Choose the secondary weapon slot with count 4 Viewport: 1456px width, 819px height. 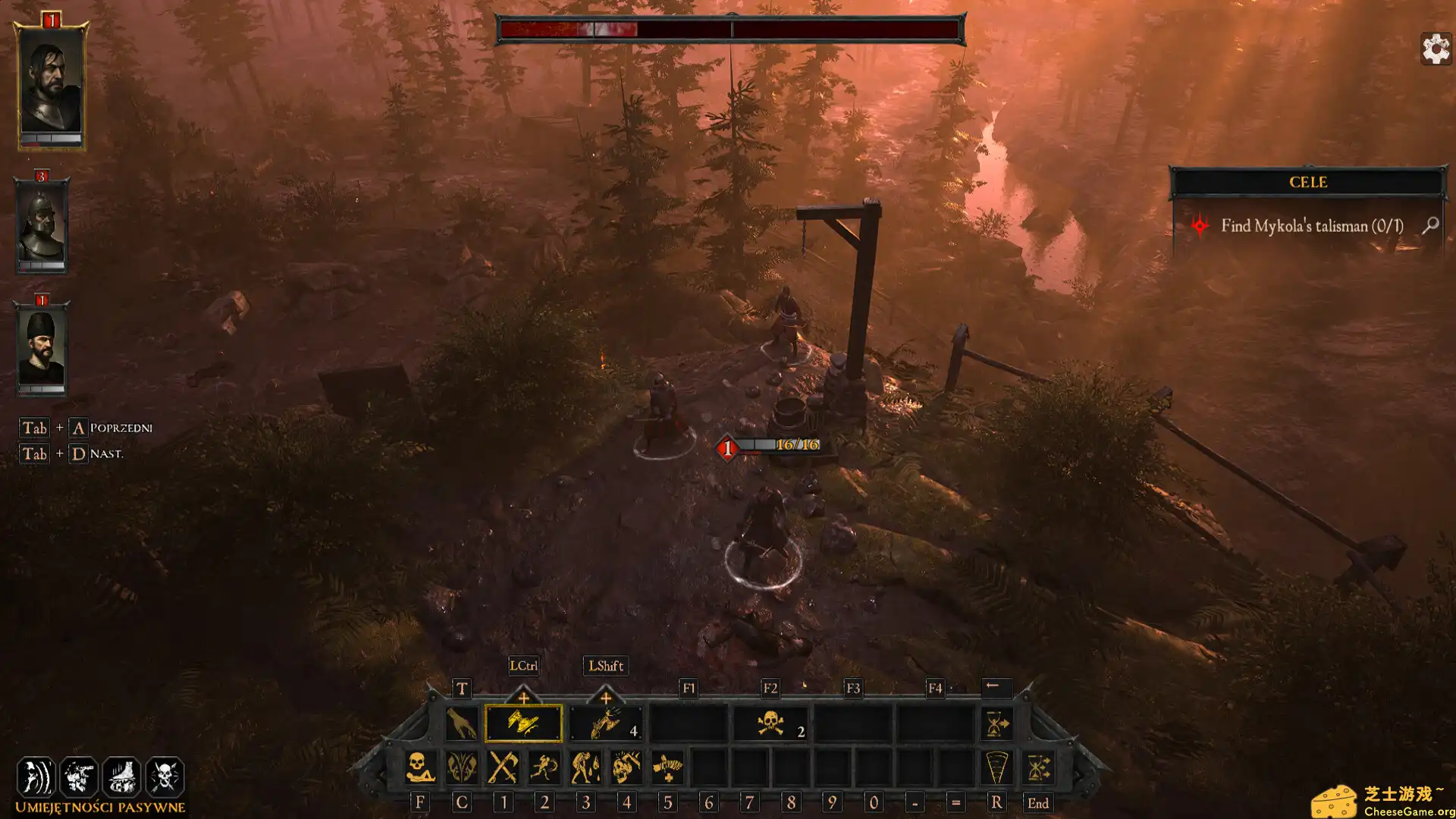pos(607,723)
